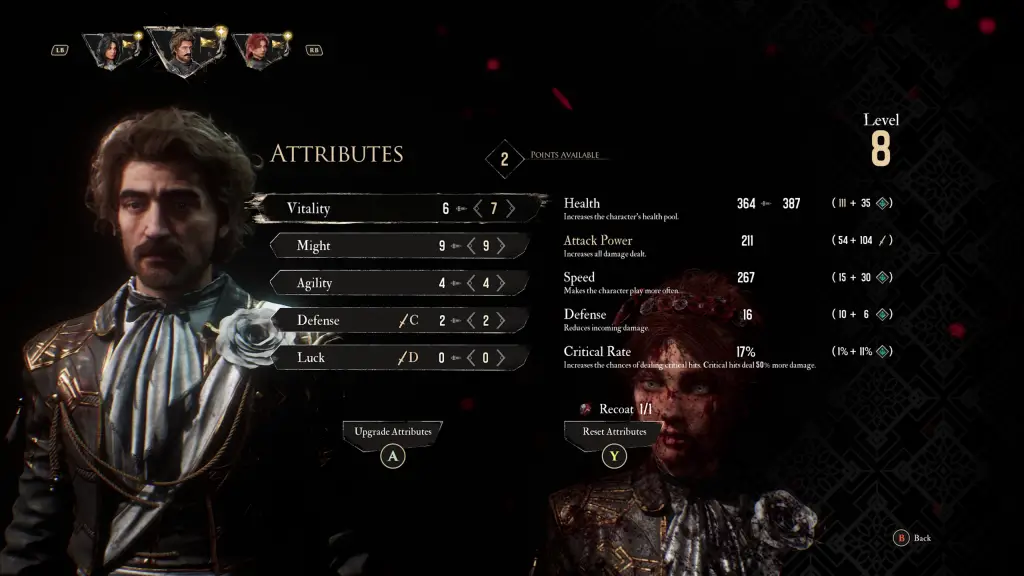Remove a point from Agility
The width and height of the screenshot is (1024, 576).
pyautogui.click(x=471, y=283)
